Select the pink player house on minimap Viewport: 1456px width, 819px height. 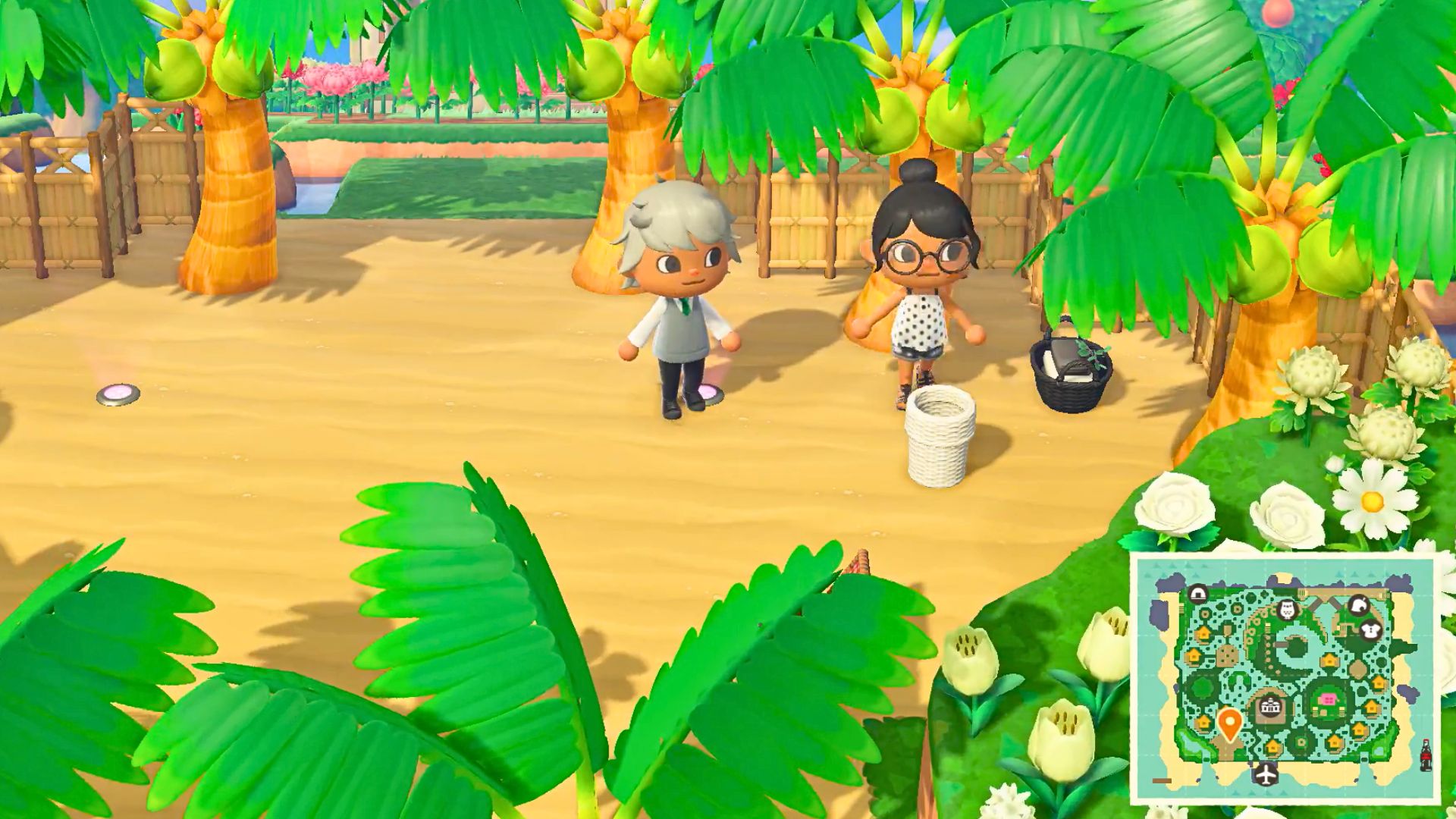(1327, 699)
